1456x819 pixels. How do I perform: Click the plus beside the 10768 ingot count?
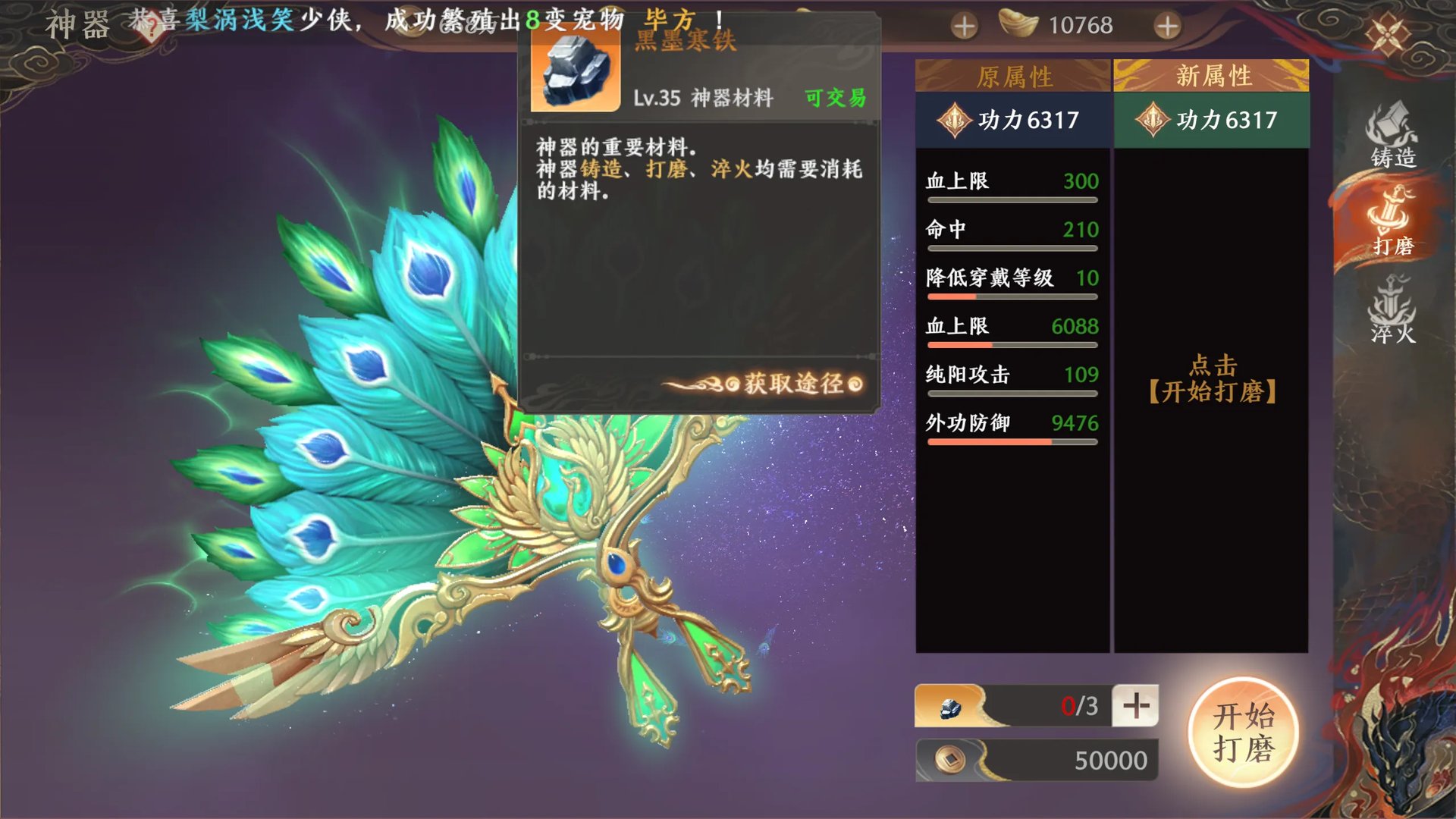click(x=1168, y=25)
